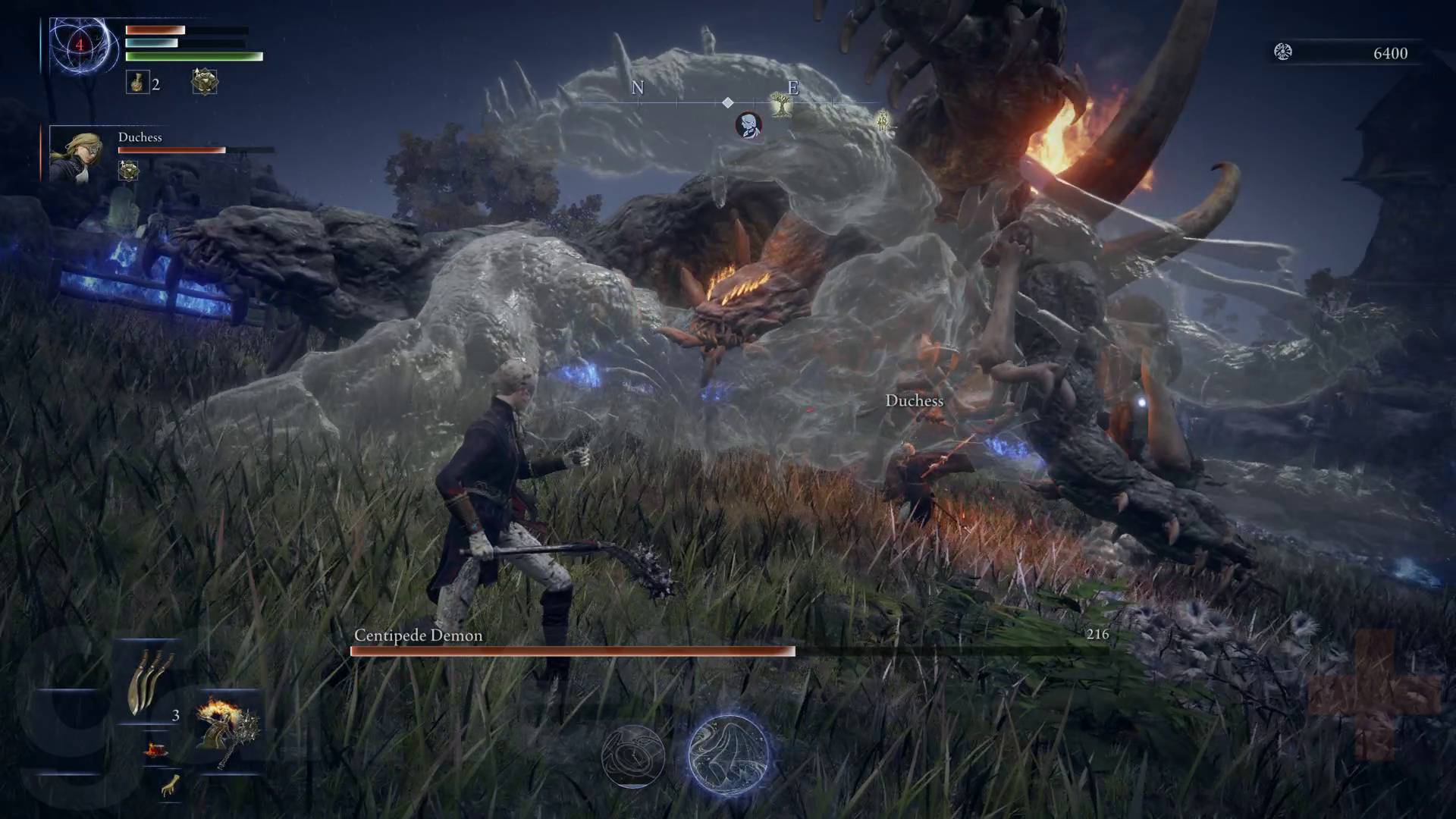
Task: Select Duchess's ally portrait
Action: 77,155
